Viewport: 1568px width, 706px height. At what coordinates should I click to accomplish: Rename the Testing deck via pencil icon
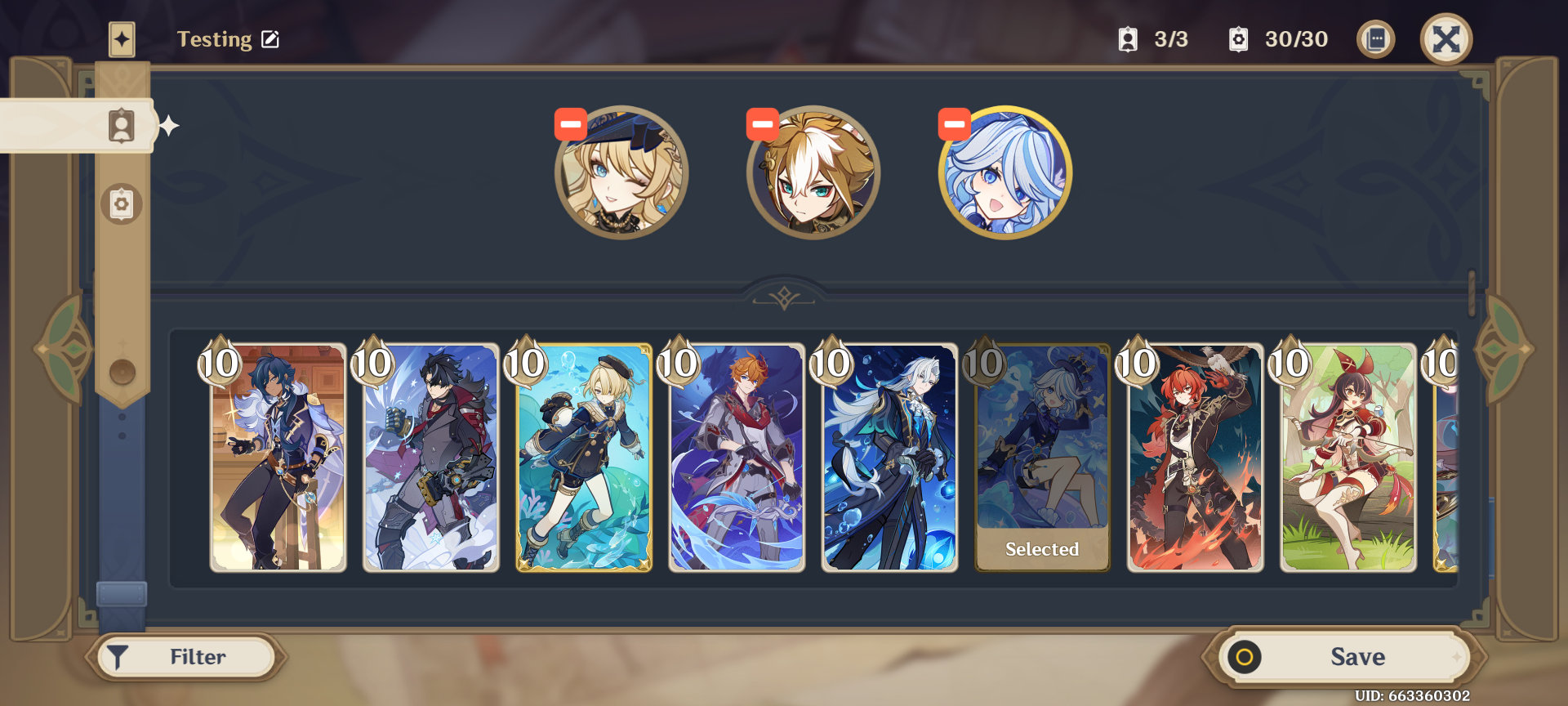pos(269,38)
